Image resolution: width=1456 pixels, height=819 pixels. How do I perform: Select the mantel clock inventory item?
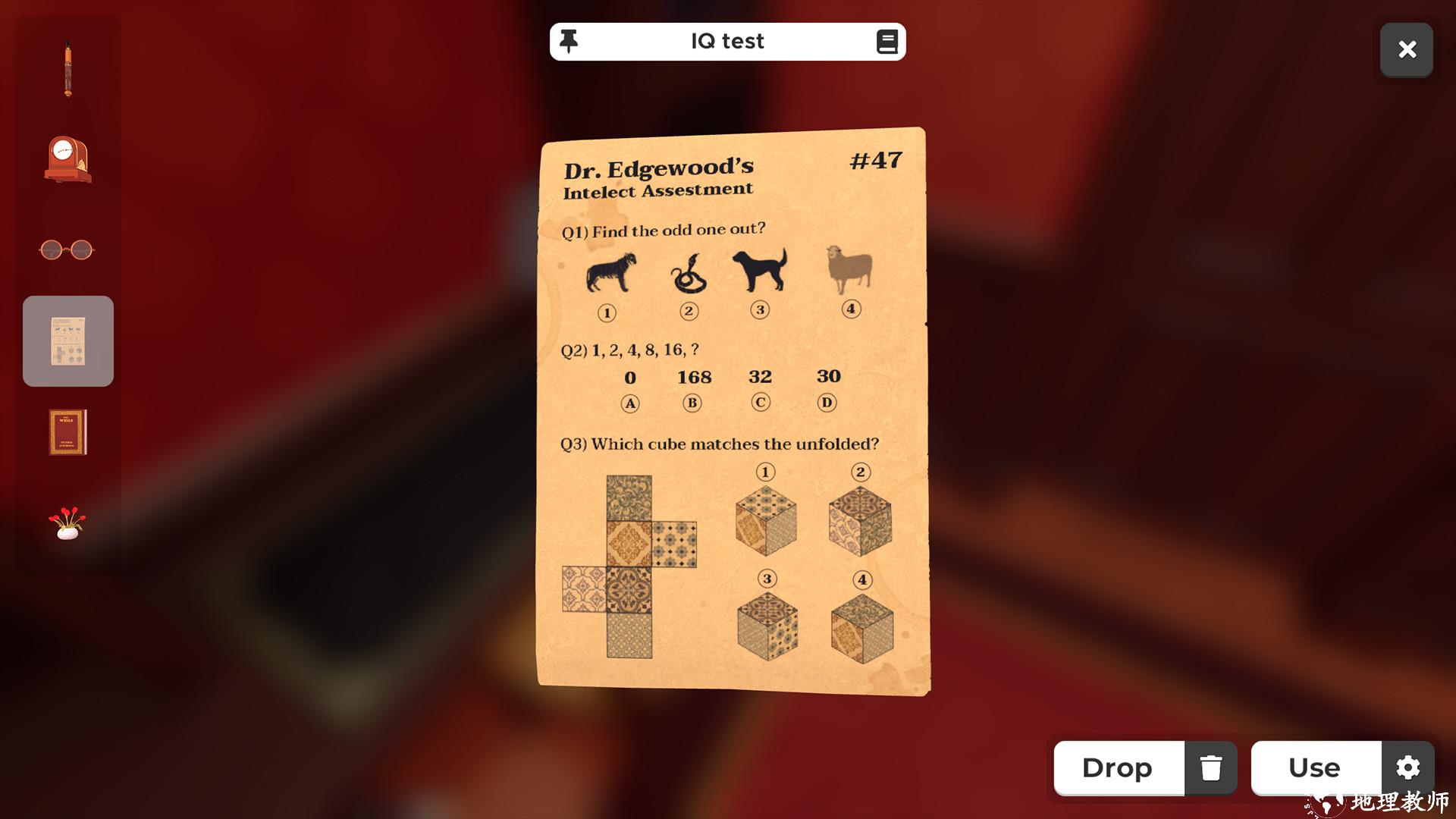(68, 160)
